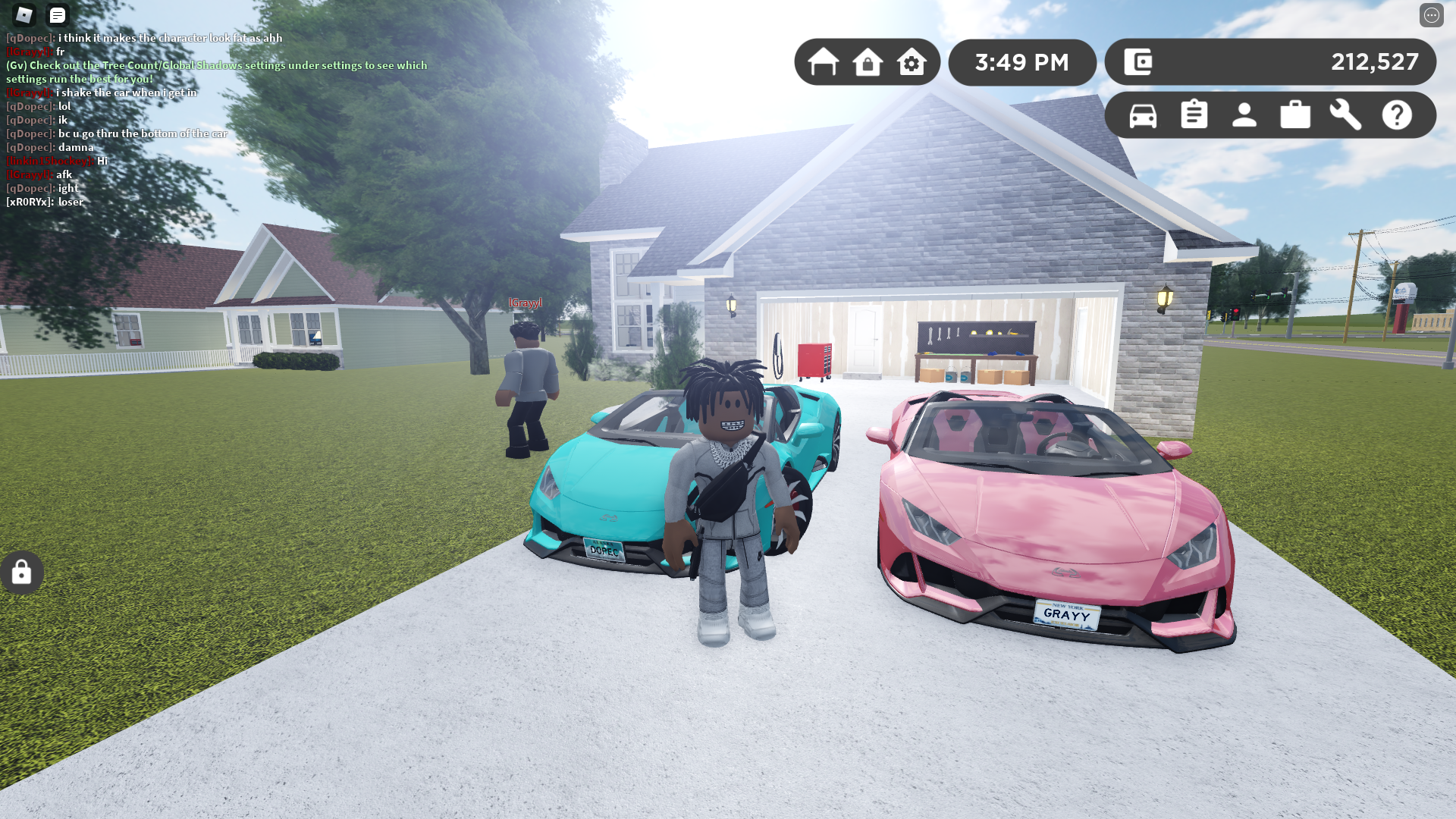Open the character avatar menu
This screenshot has width=1456, height=819.
pos(1244,115)
